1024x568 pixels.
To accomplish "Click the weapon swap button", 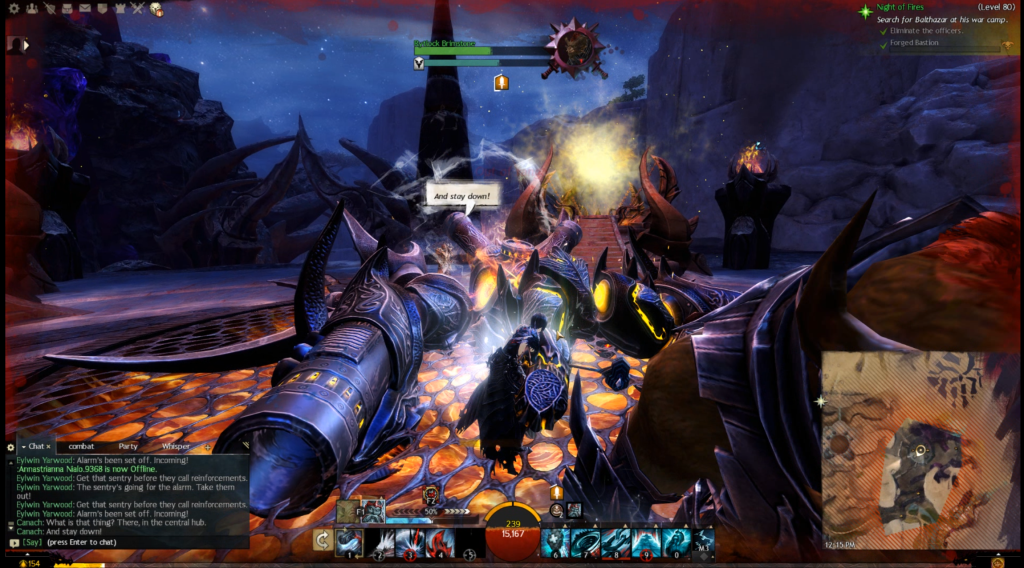I will pyautogui.click(x=322, y=540).
